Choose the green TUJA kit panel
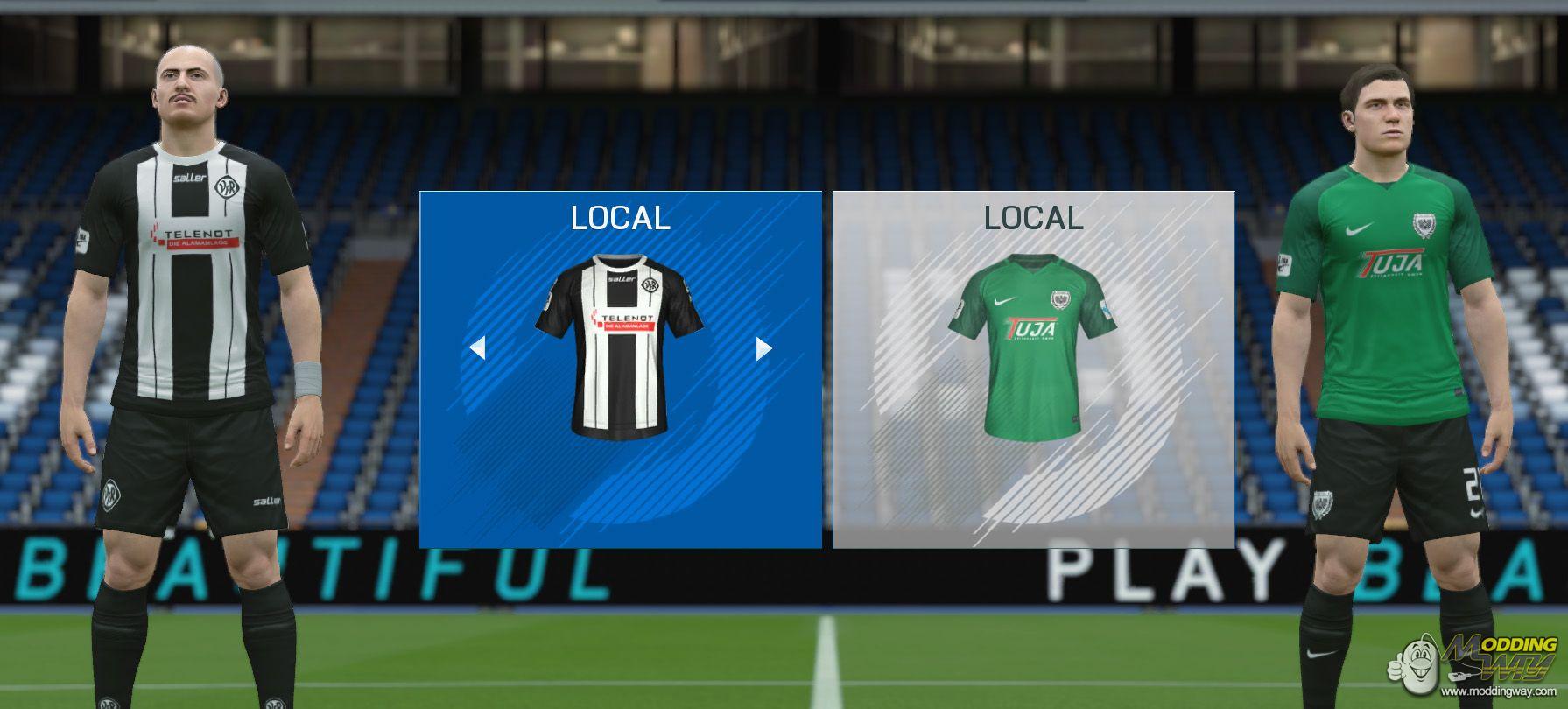The image size is (1568, 709). 1033,369
